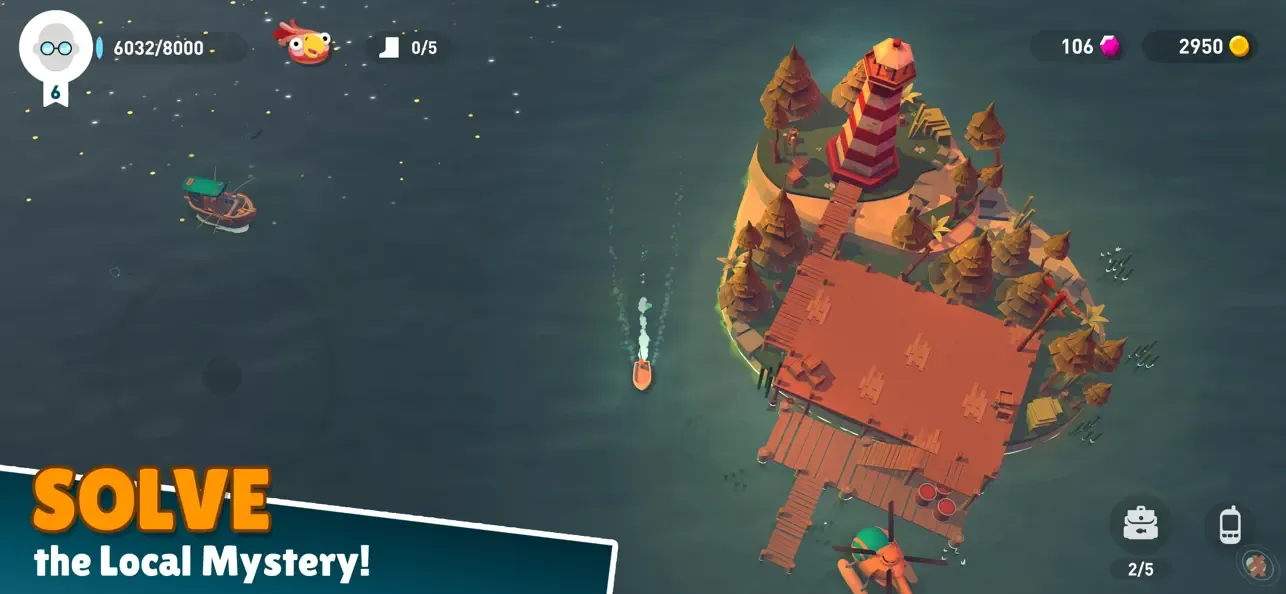The width and height of the screenshot is (1286, 594).
Task: Open the mobile phone menu
Action: 1230,524
